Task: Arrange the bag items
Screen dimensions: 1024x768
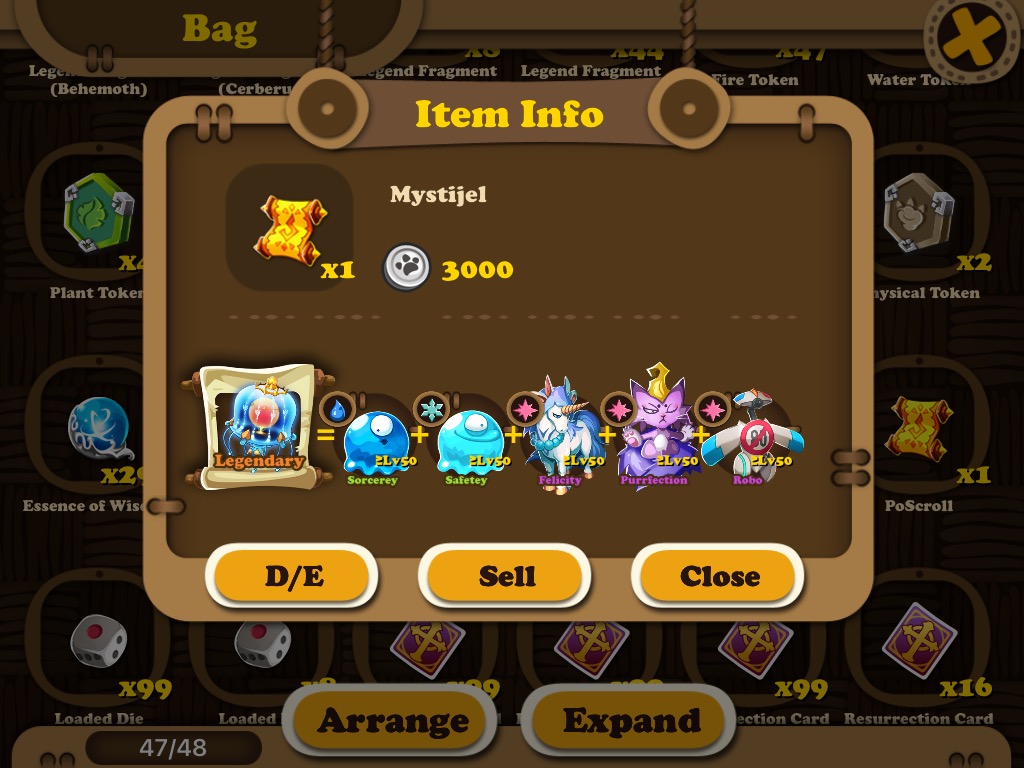Action: click(393, 720)
